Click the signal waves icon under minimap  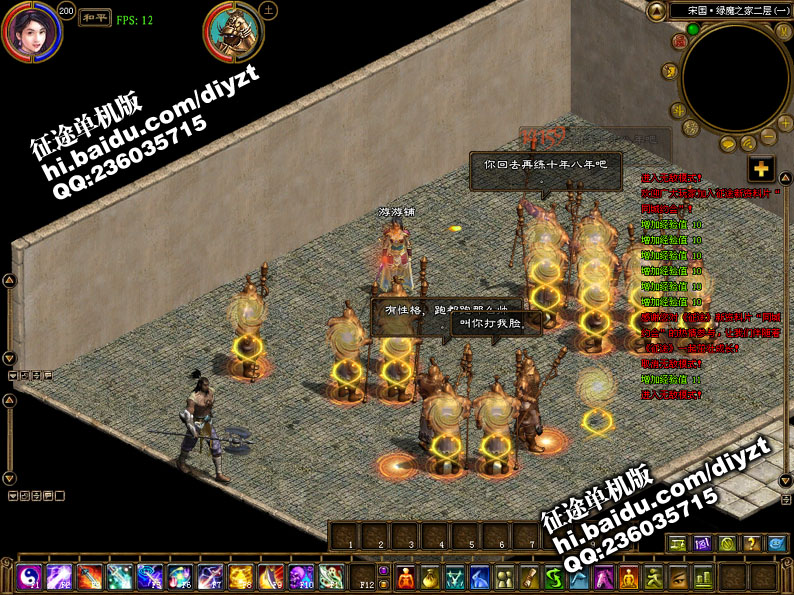[x=751, y=145]
